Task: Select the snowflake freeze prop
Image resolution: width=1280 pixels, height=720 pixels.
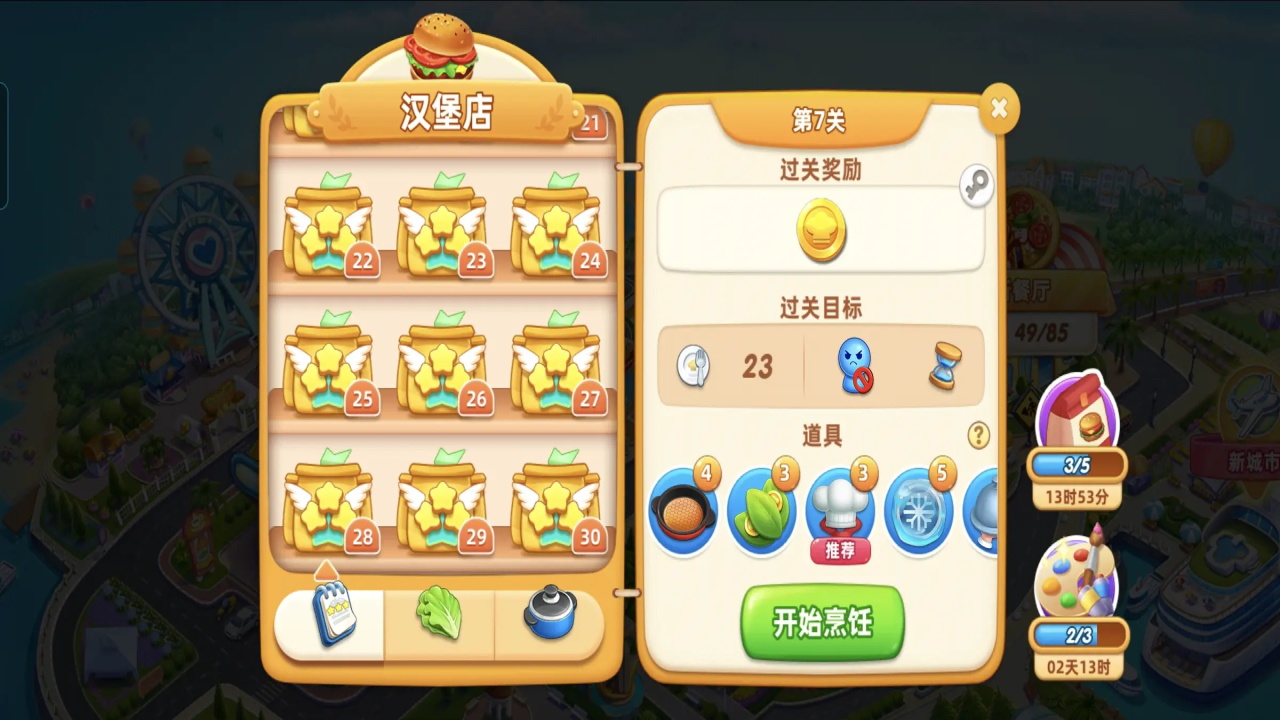Action: point(918,510)
